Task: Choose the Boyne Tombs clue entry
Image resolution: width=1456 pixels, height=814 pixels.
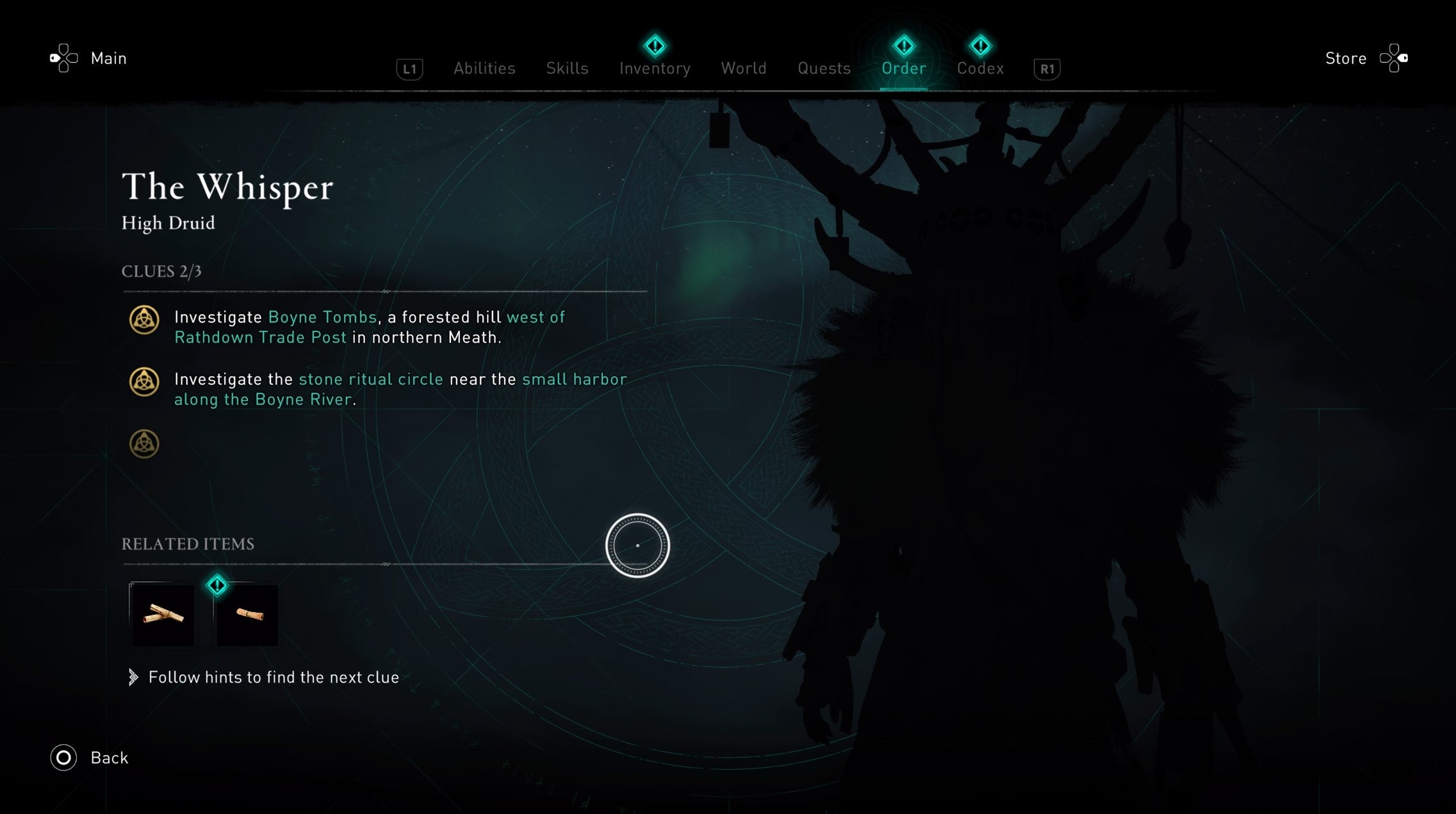Action: 370,327
